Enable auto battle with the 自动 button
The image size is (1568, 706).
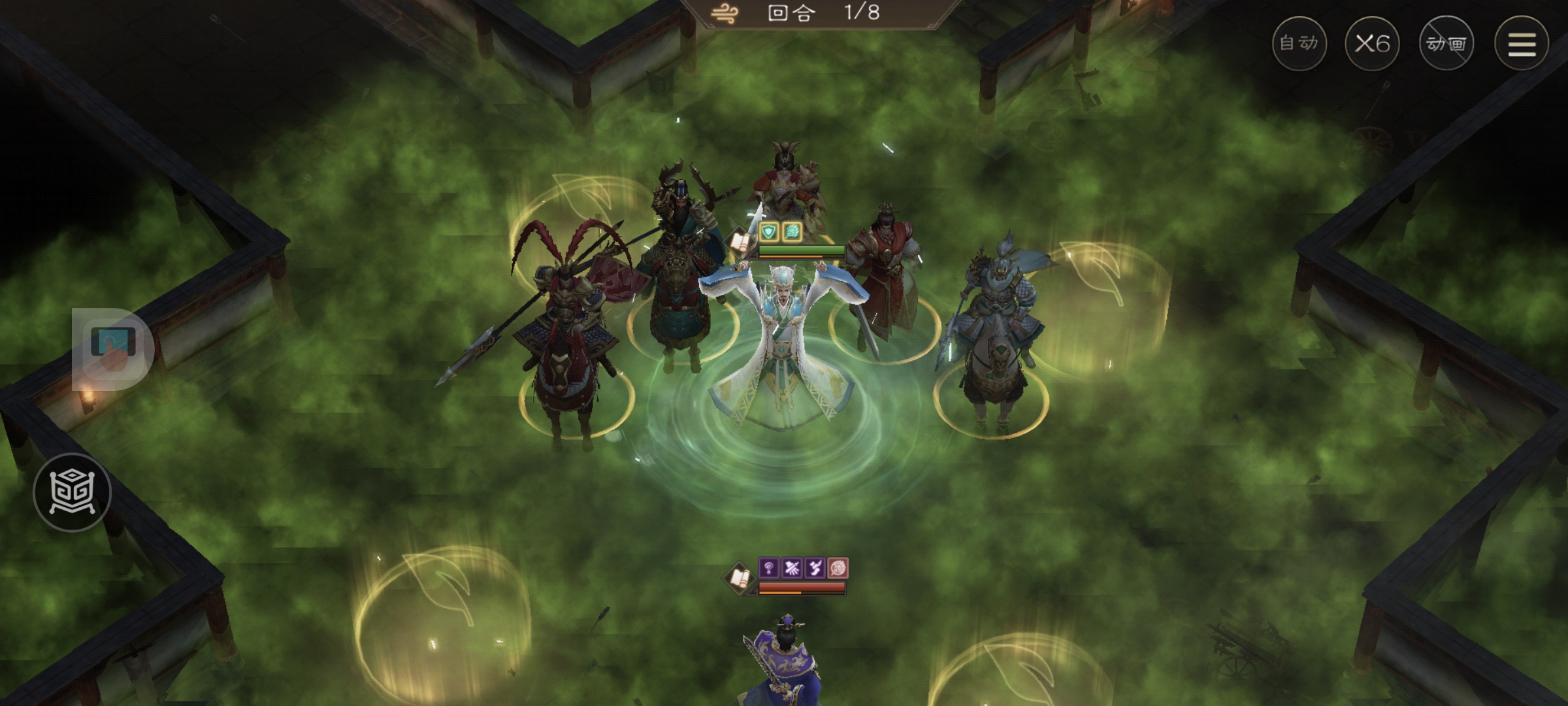pyautogui.click(x=1300, y=42)
